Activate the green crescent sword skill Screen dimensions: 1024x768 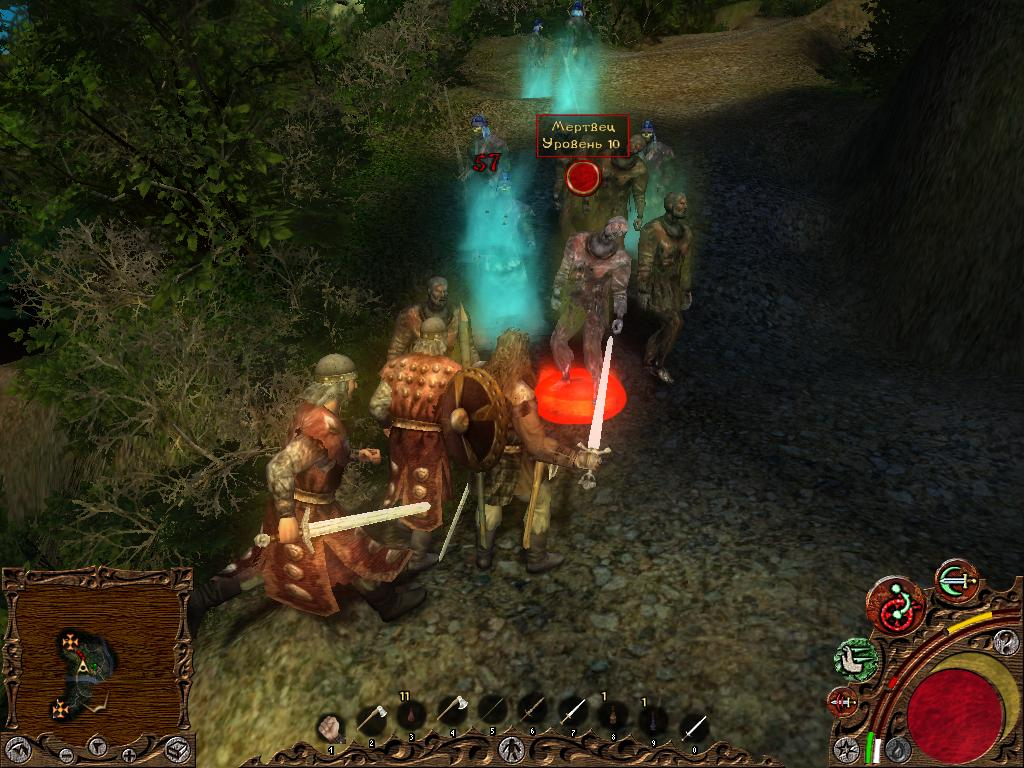(x=957, y=580)
